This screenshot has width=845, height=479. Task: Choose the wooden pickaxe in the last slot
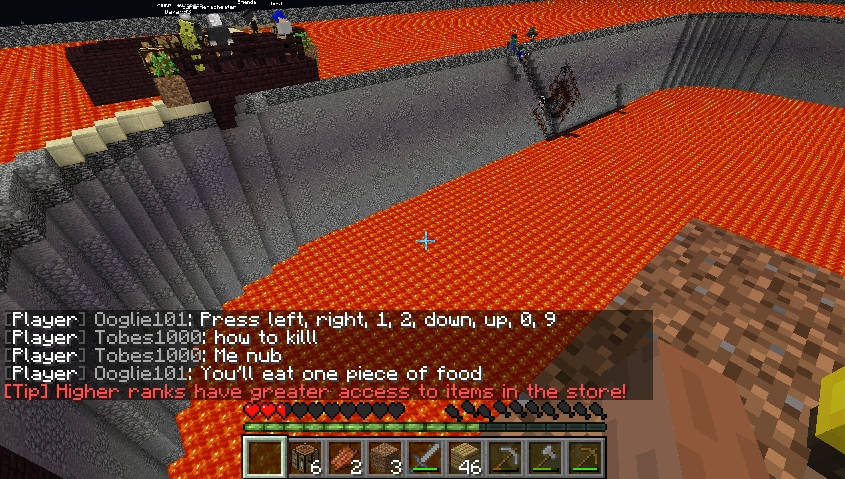(585, 457)
